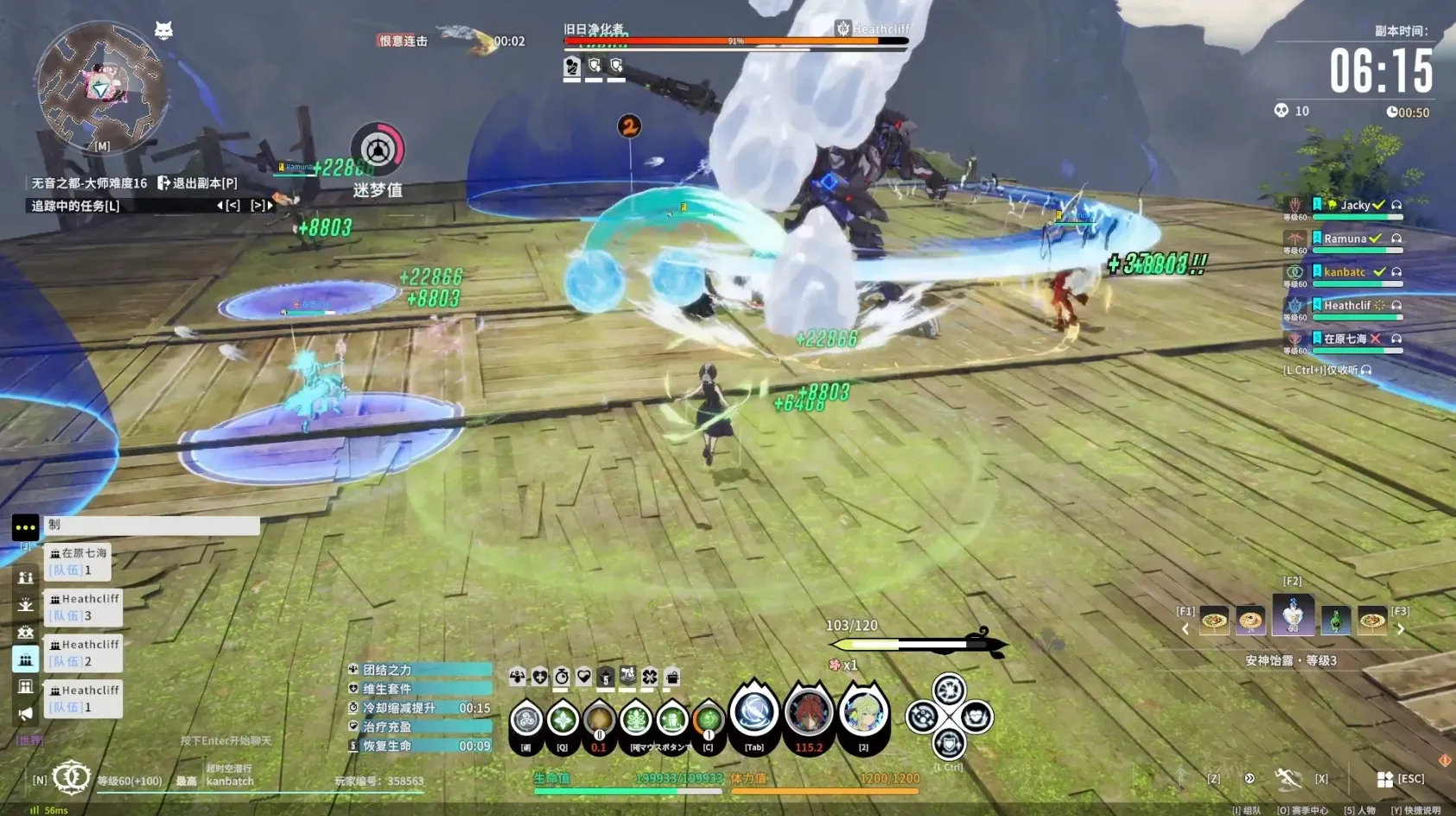Viewport: 1456px width, 816px height.
Task: Expand the 追踪中的任务 tracked quest panel
Action: point(76,206)
